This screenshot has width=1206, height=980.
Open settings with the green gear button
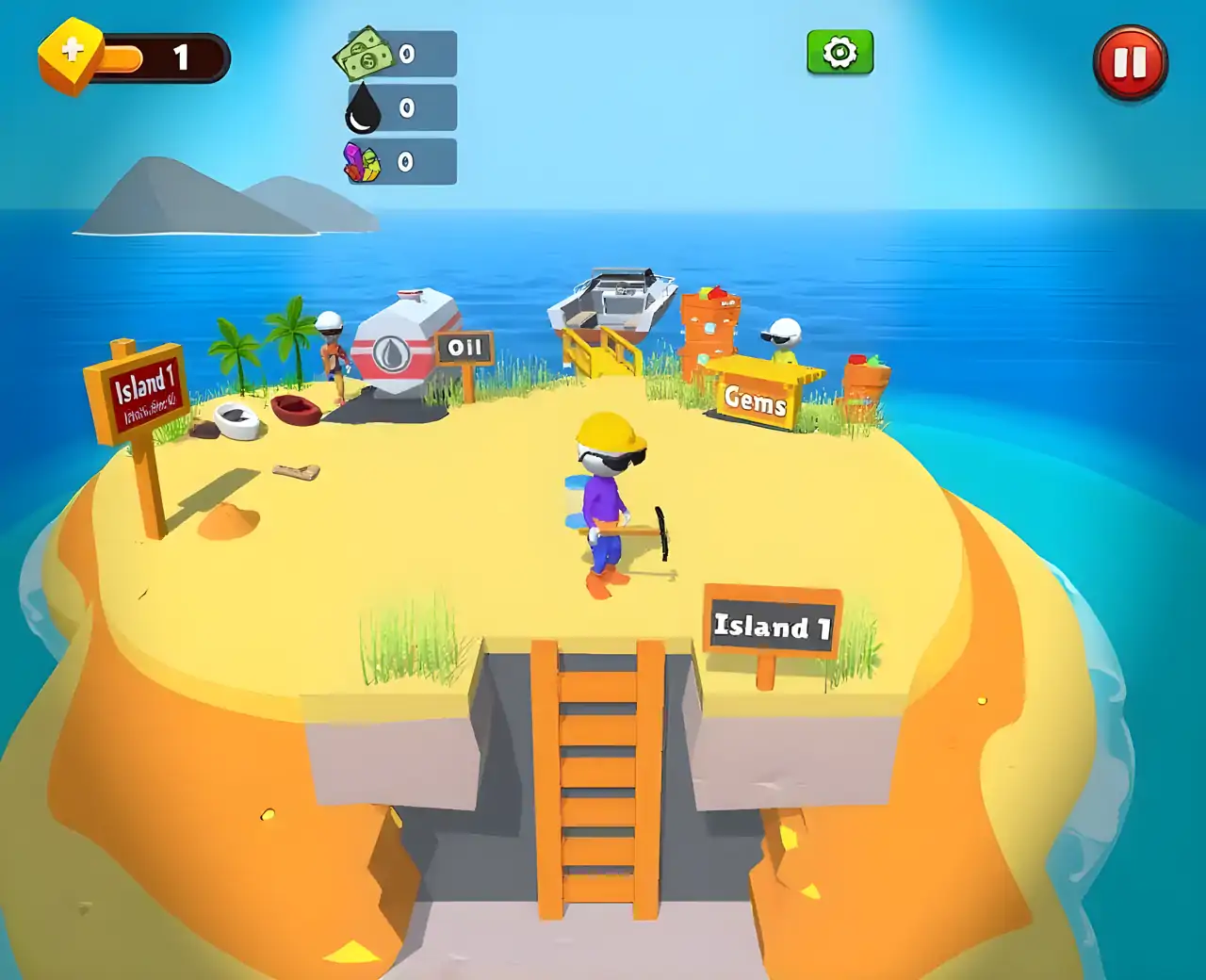tap(839, 53)
